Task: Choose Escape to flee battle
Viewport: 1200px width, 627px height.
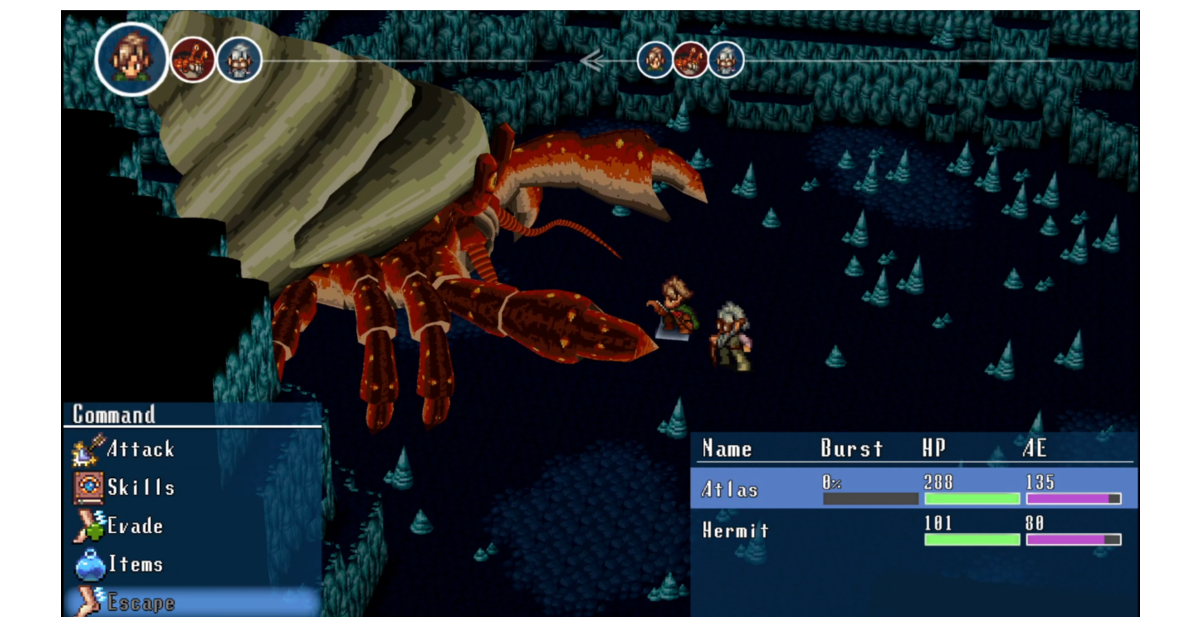Action: point(139,603)
